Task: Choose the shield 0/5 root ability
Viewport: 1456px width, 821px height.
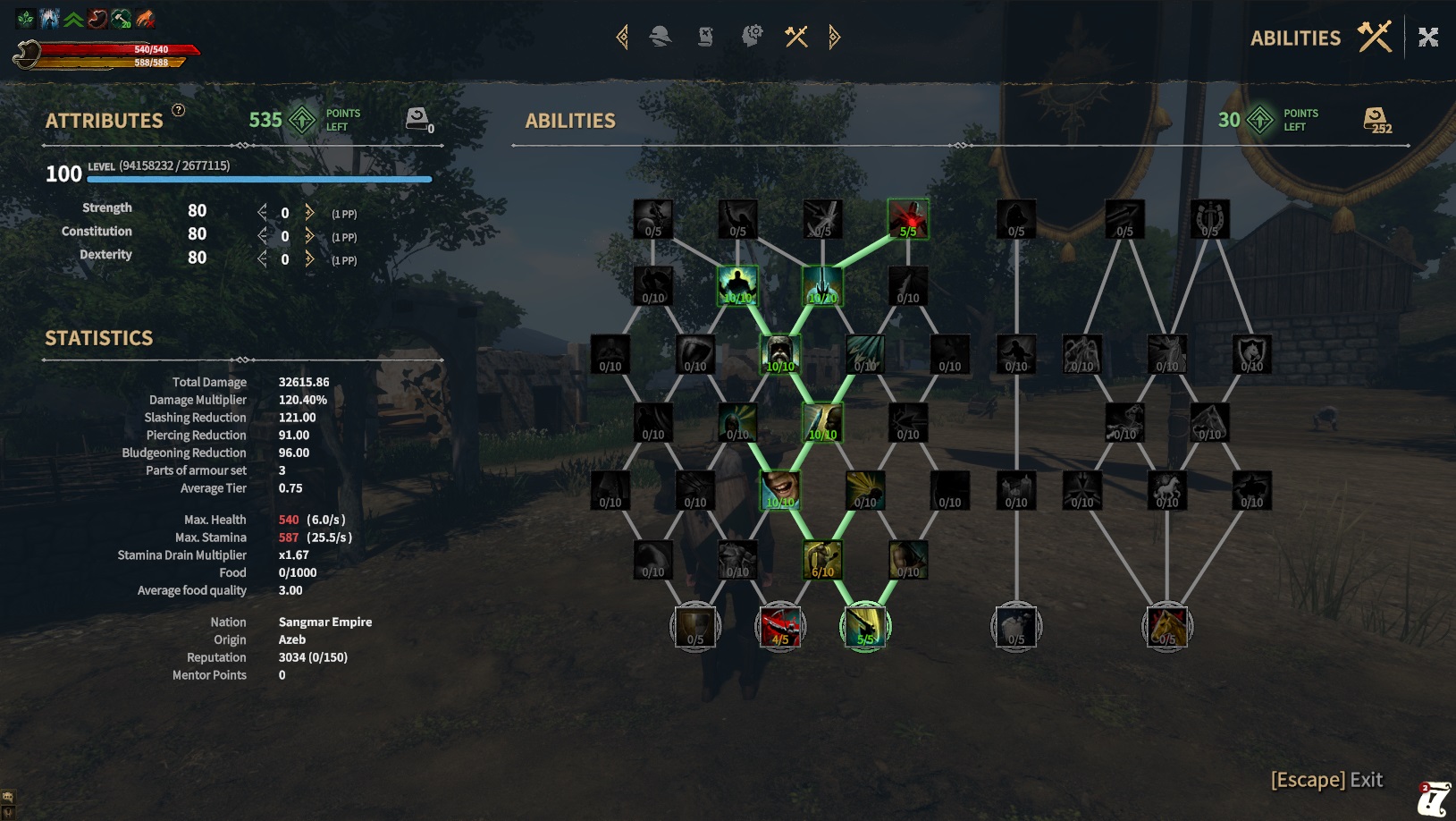Action: pyautogui.click(x=694, y=626)
